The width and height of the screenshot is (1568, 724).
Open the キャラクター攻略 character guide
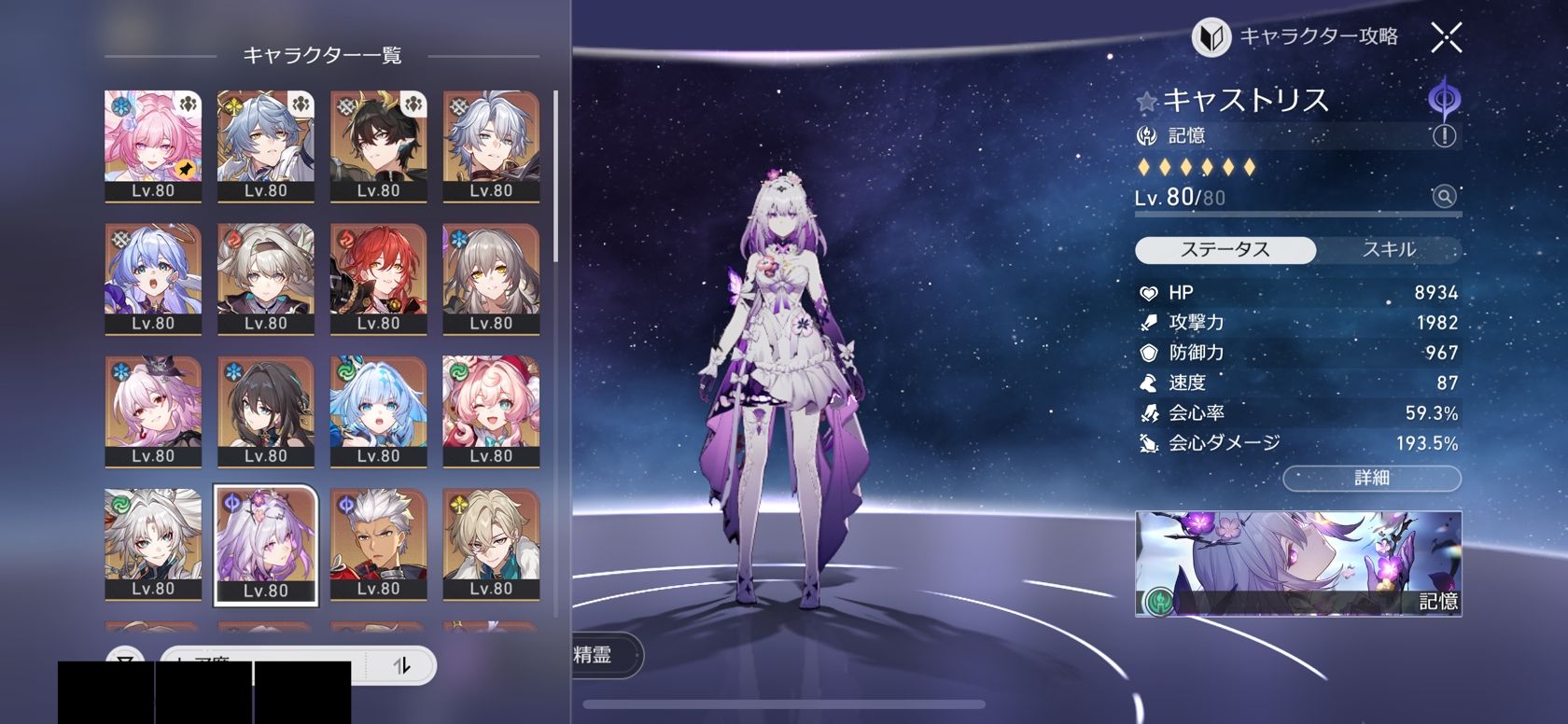(1295, 37)
